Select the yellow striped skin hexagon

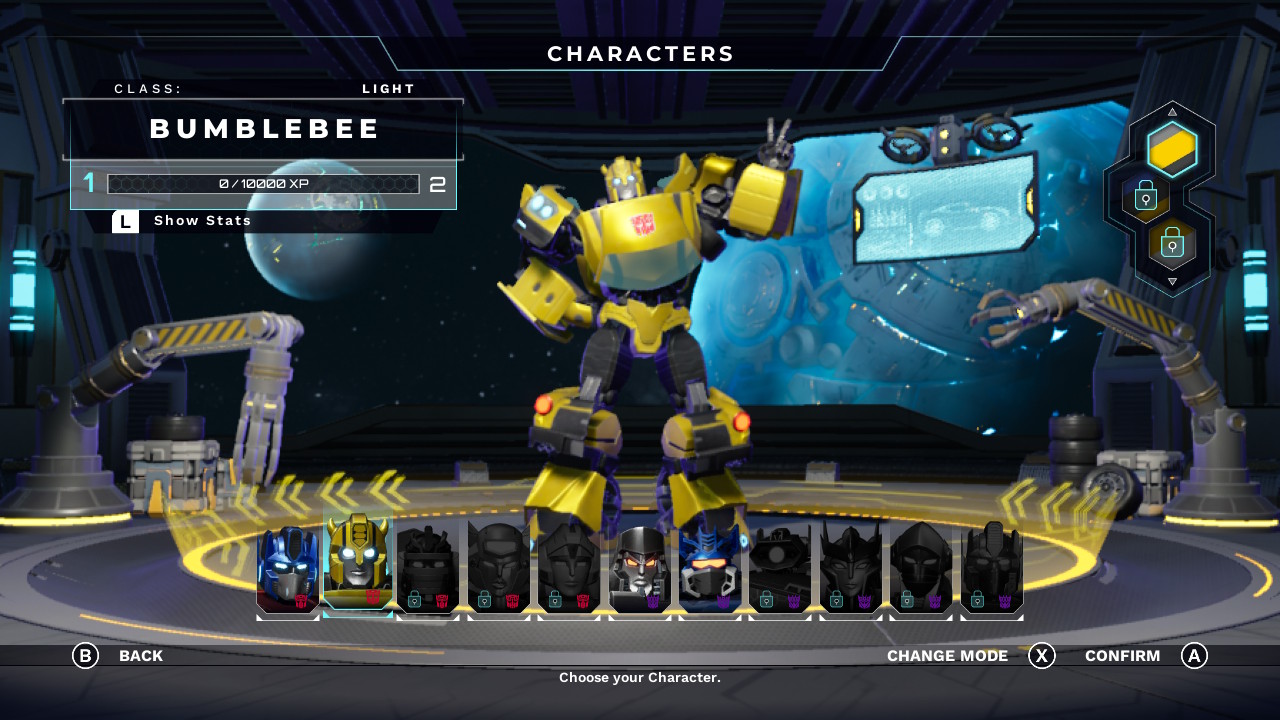pyautogui.click(x=1172, y=150)
